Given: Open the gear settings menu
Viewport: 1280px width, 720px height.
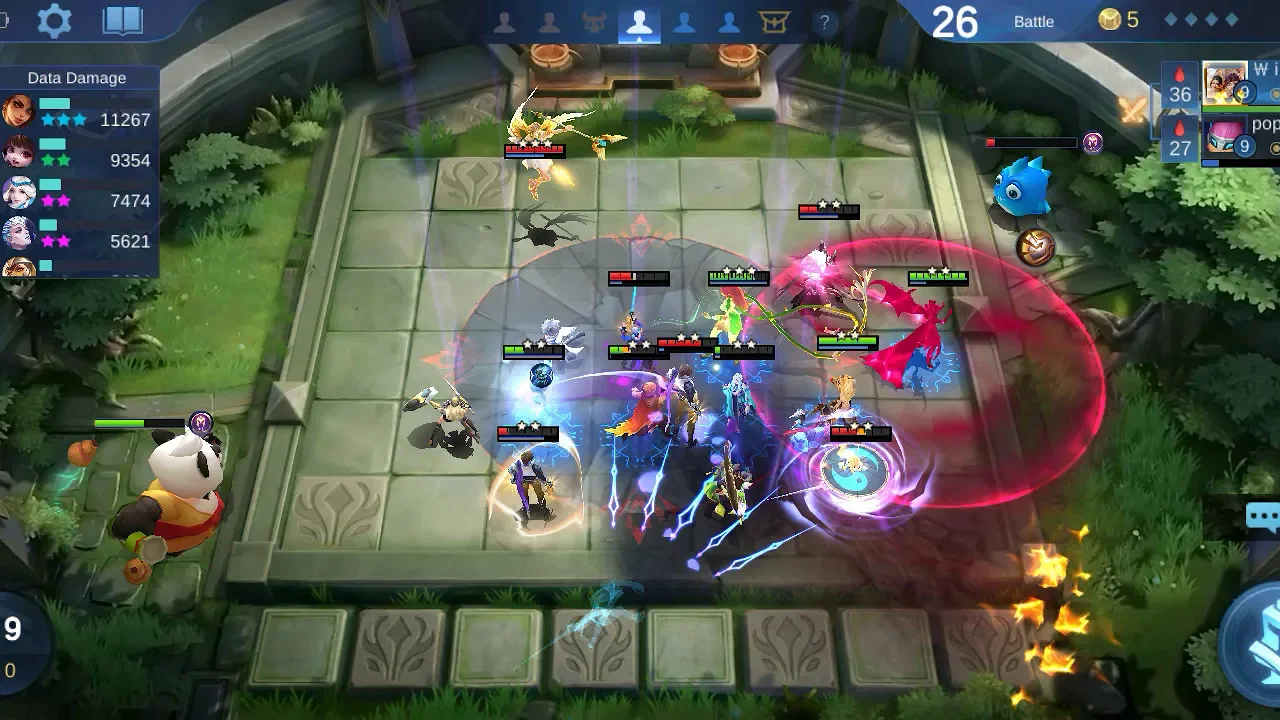Looking at the screenshot, I should click(54, 21).
